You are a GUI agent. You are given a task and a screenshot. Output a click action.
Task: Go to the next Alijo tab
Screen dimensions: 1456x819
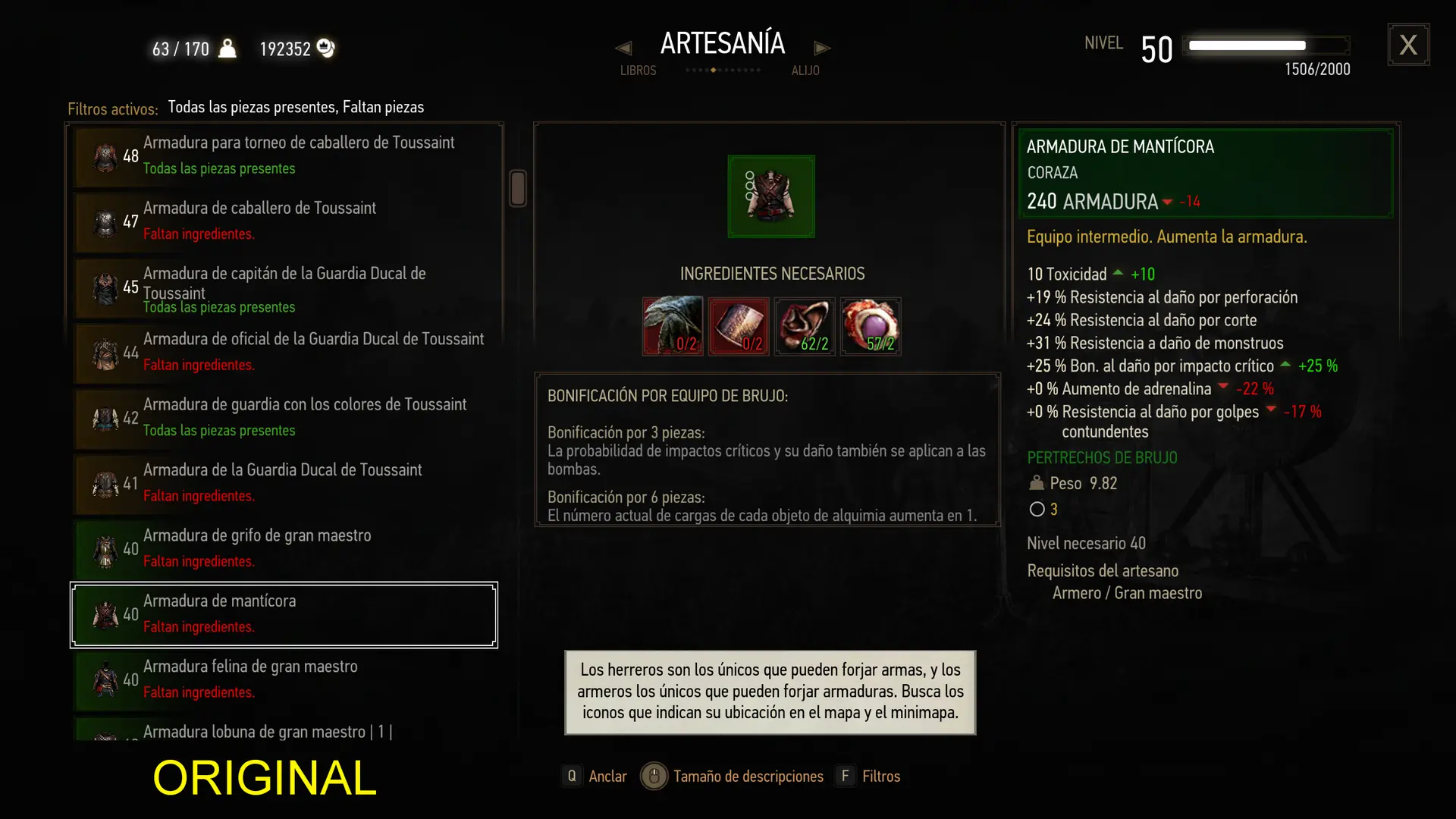822,49
